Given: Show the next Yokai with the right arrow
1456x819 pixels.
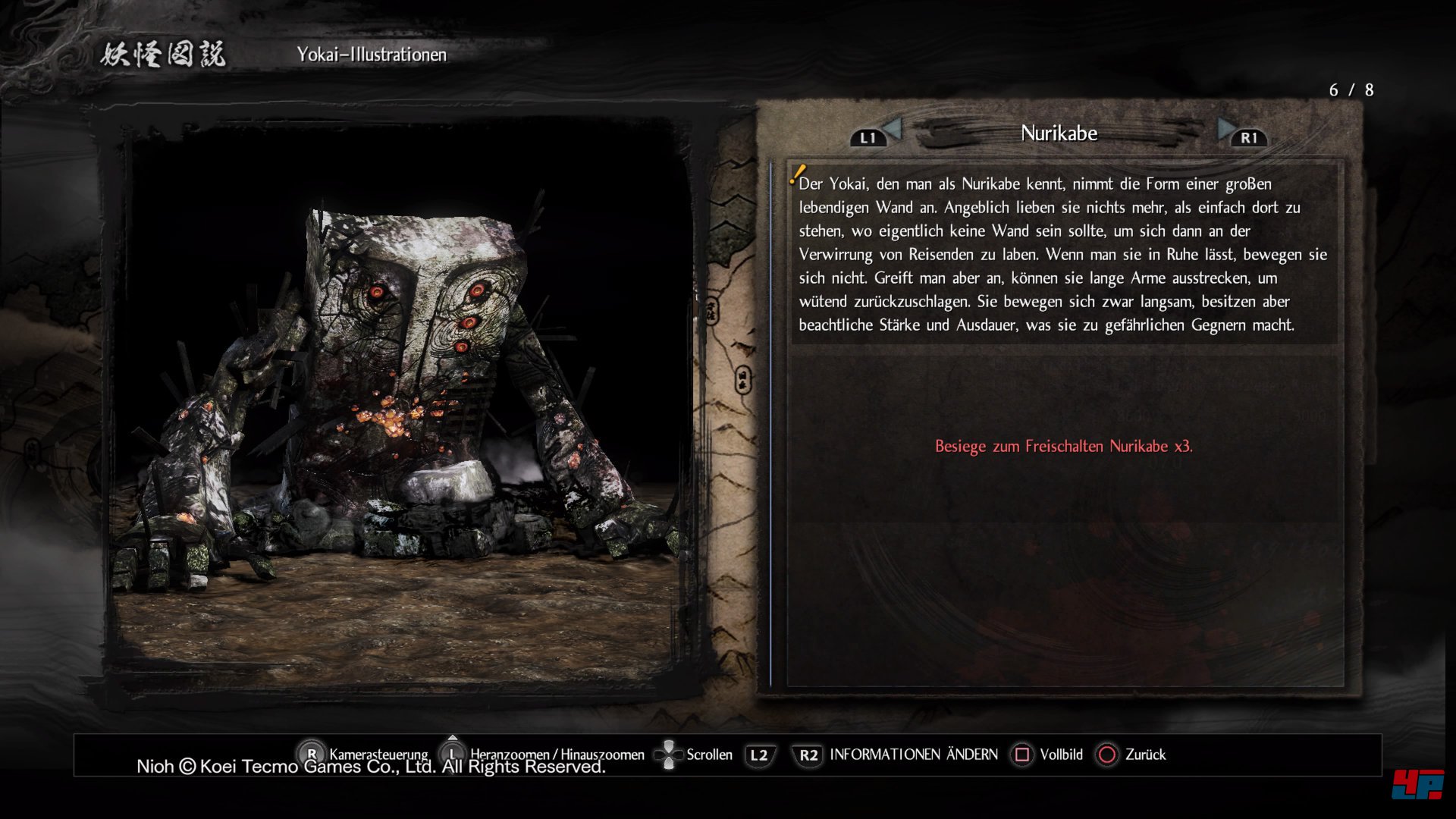Looking at the screenshot, I should click(1225, 130).
